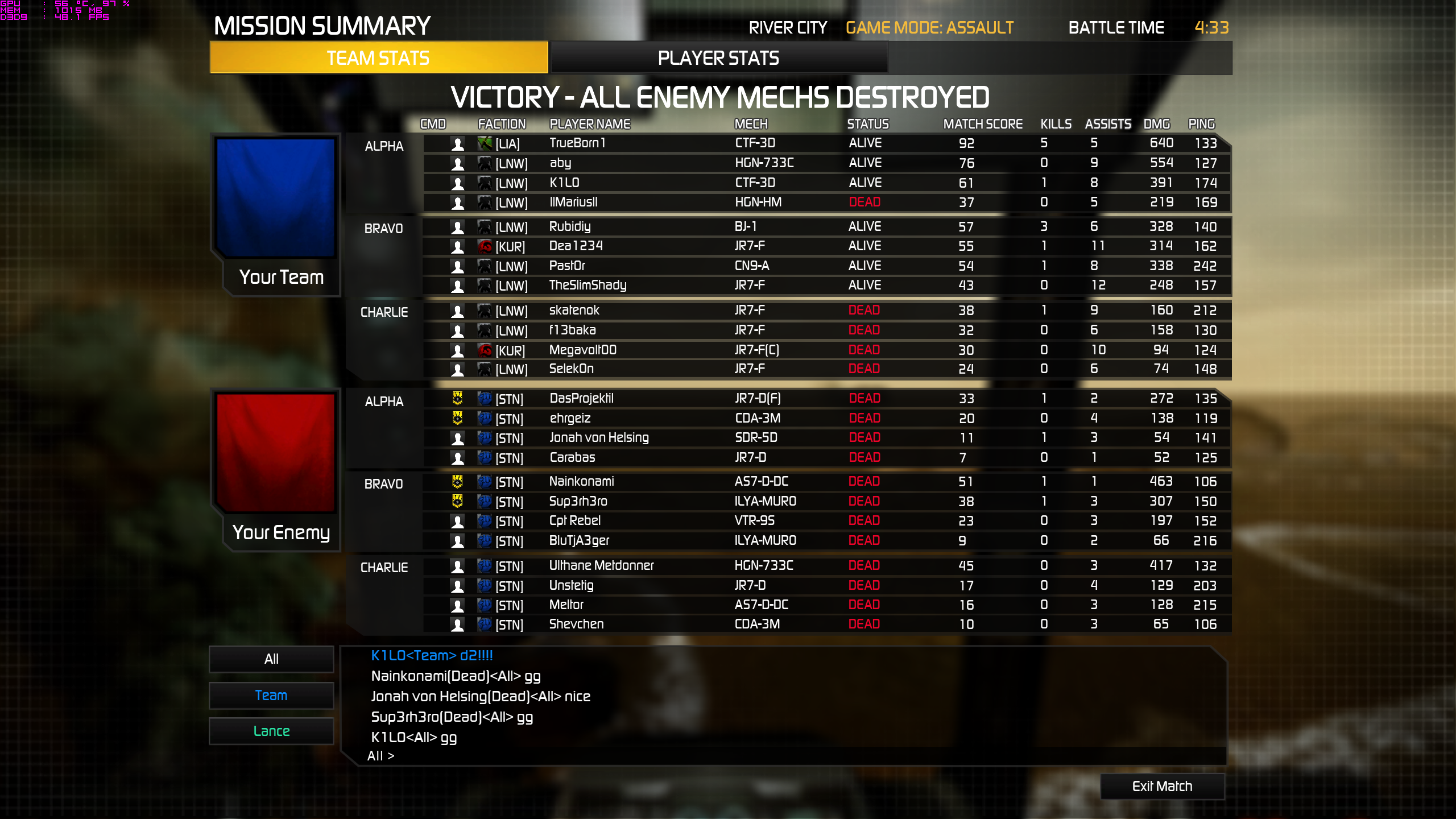The height and width of the screenshot is (819, 1456).
Task: Click the chat message input field
Action: click(x=796, y=756)
